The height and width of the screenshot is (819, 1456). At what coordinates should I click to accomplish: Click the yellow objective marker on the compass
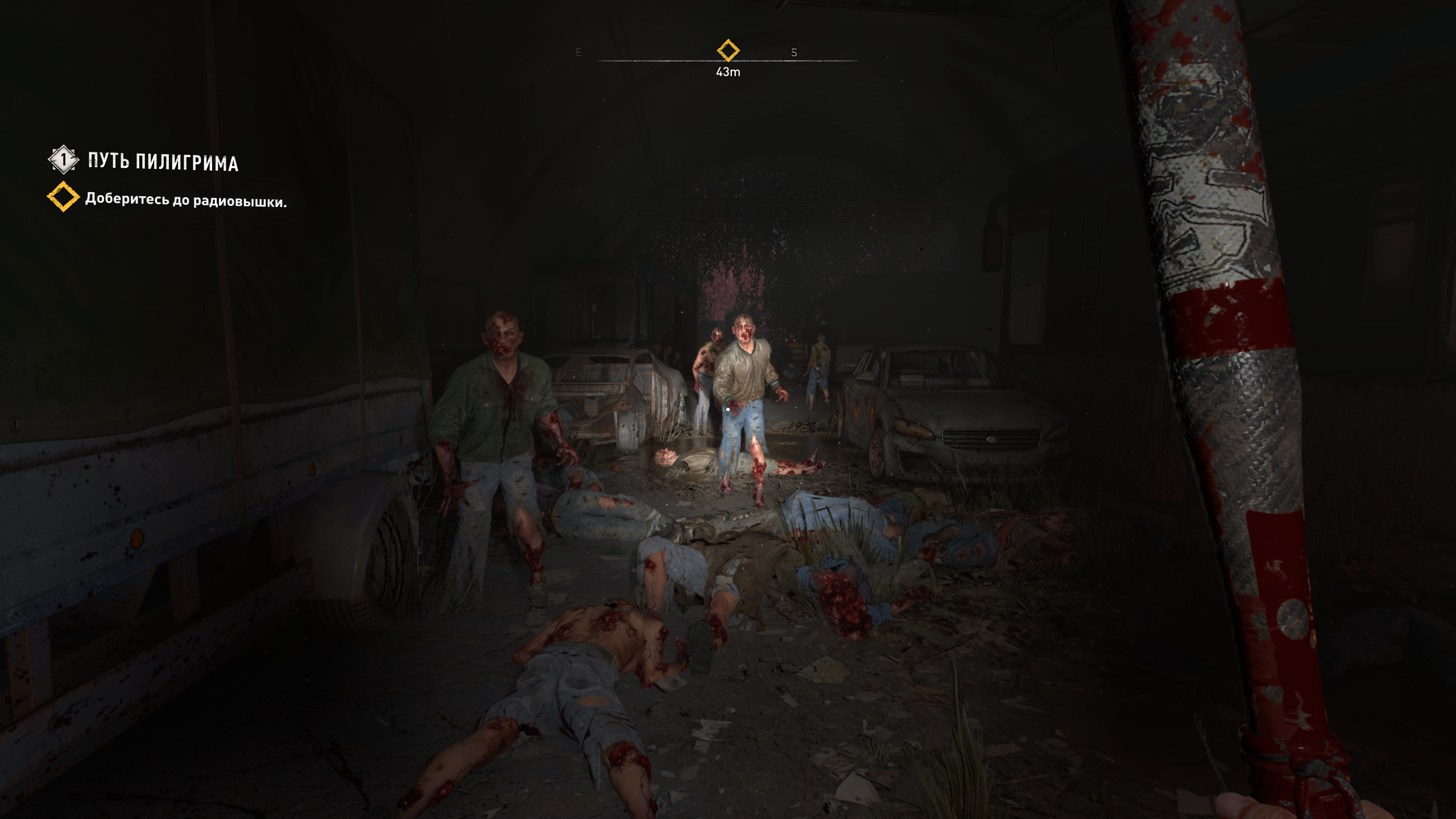click(728, 51)
